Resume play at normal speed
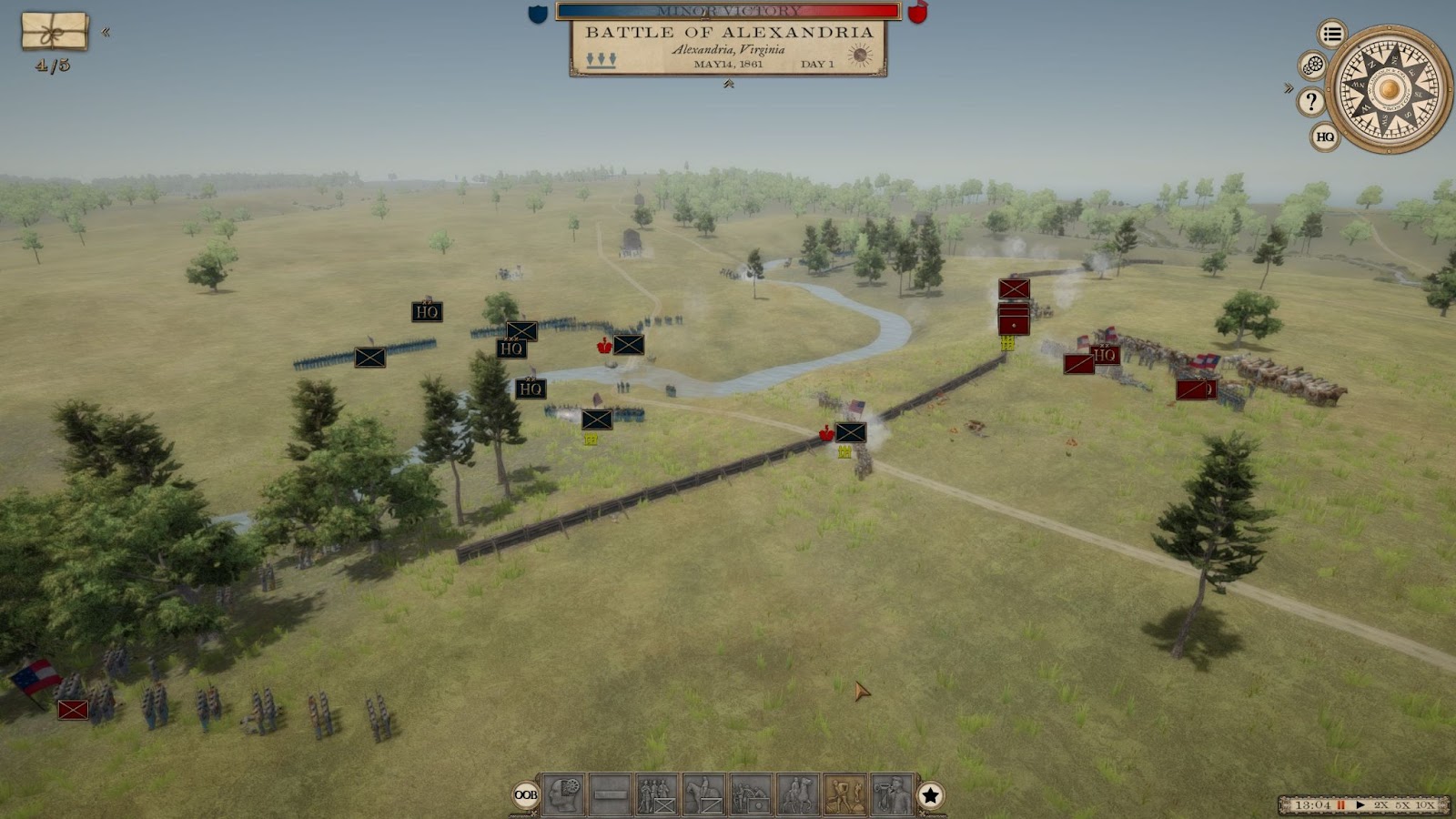 (1360, 805)
